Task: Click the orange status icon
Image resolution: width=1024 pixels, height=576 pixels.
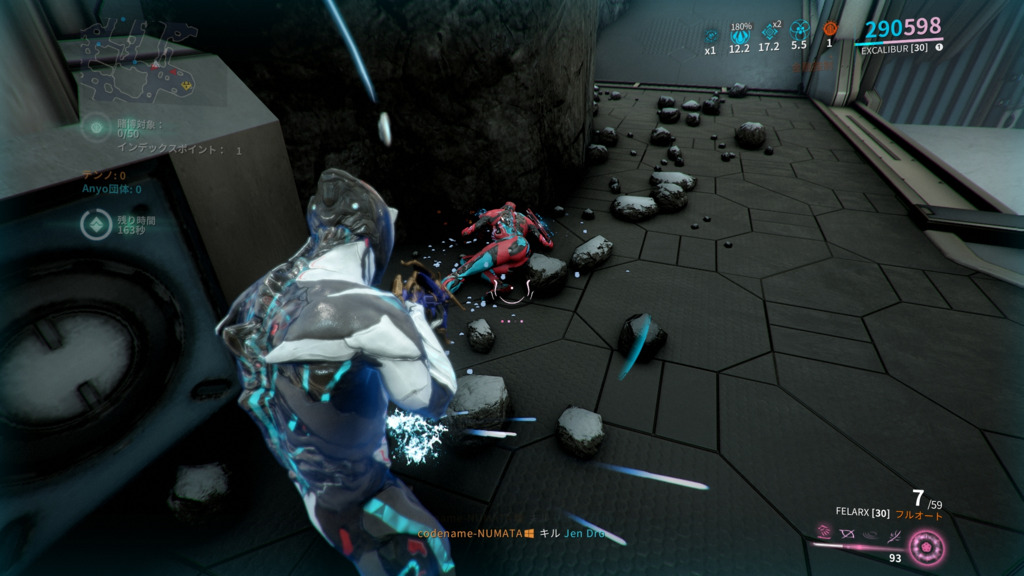Action: coord(829,29)
